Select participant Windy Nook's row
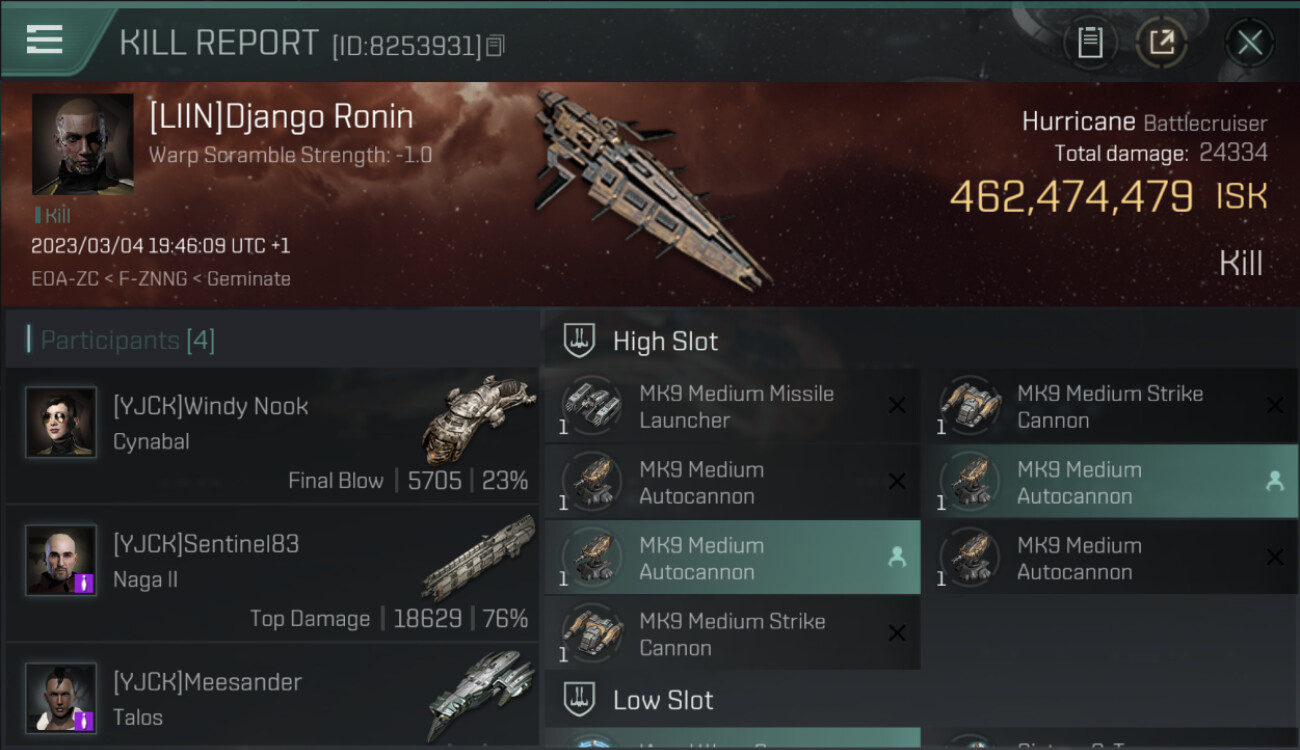 tap(272, 435)
